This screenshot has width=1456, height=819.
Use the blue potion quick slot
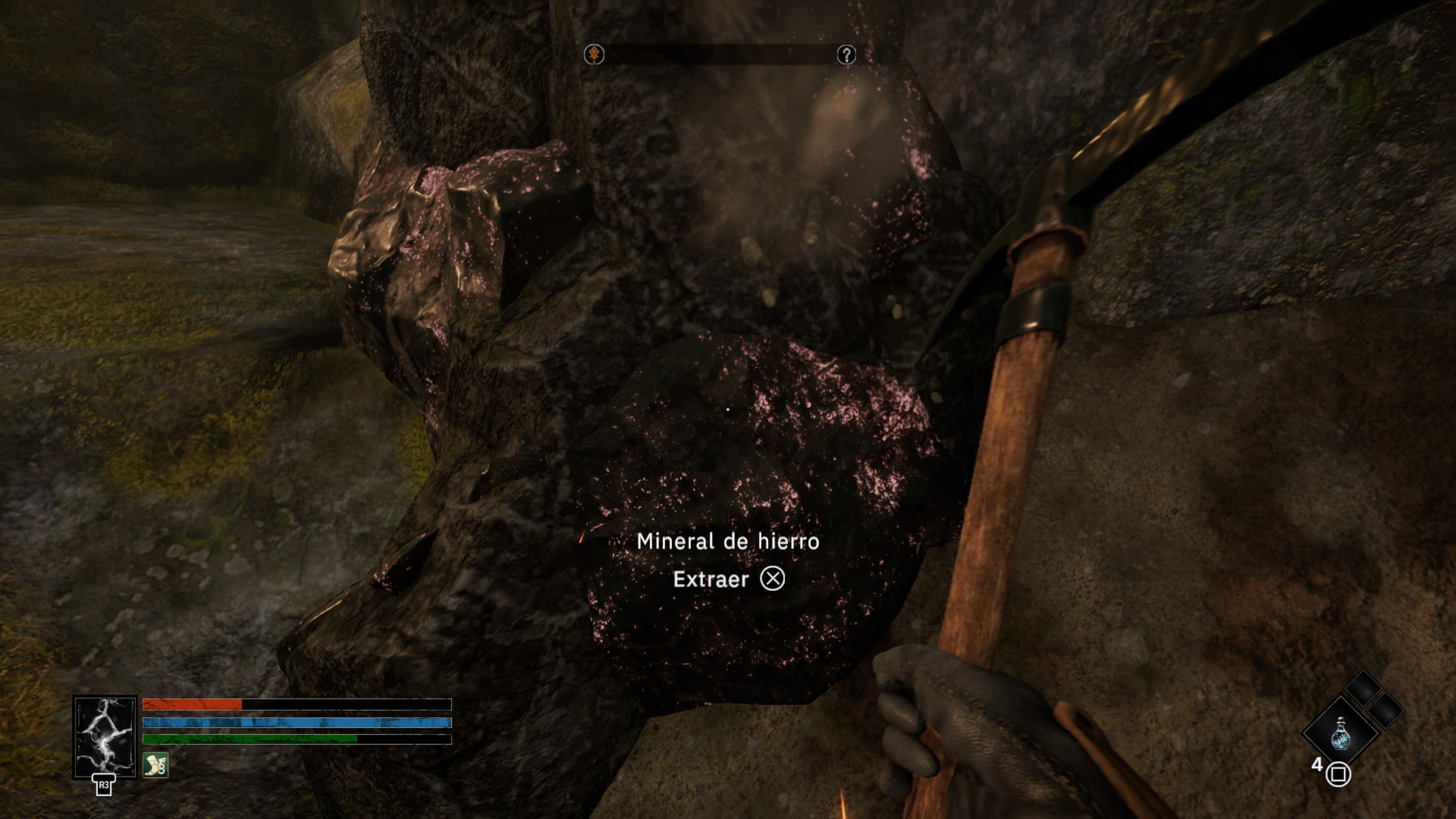tap(1341, 734)
